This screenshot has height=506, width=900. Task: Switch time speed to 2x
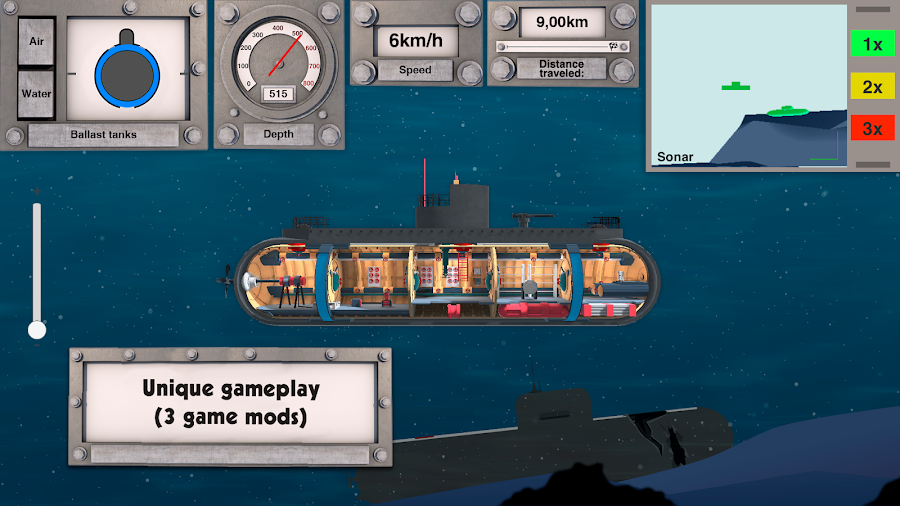click(x=872, y=87)
